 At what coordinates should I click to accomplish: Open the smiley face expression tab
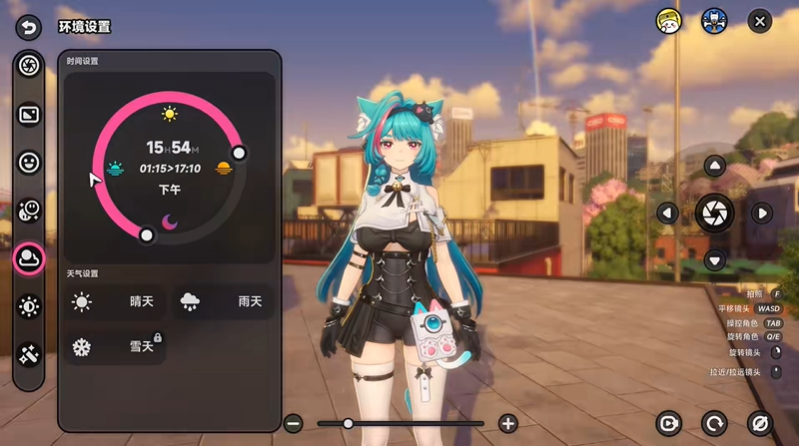(29, 162)
